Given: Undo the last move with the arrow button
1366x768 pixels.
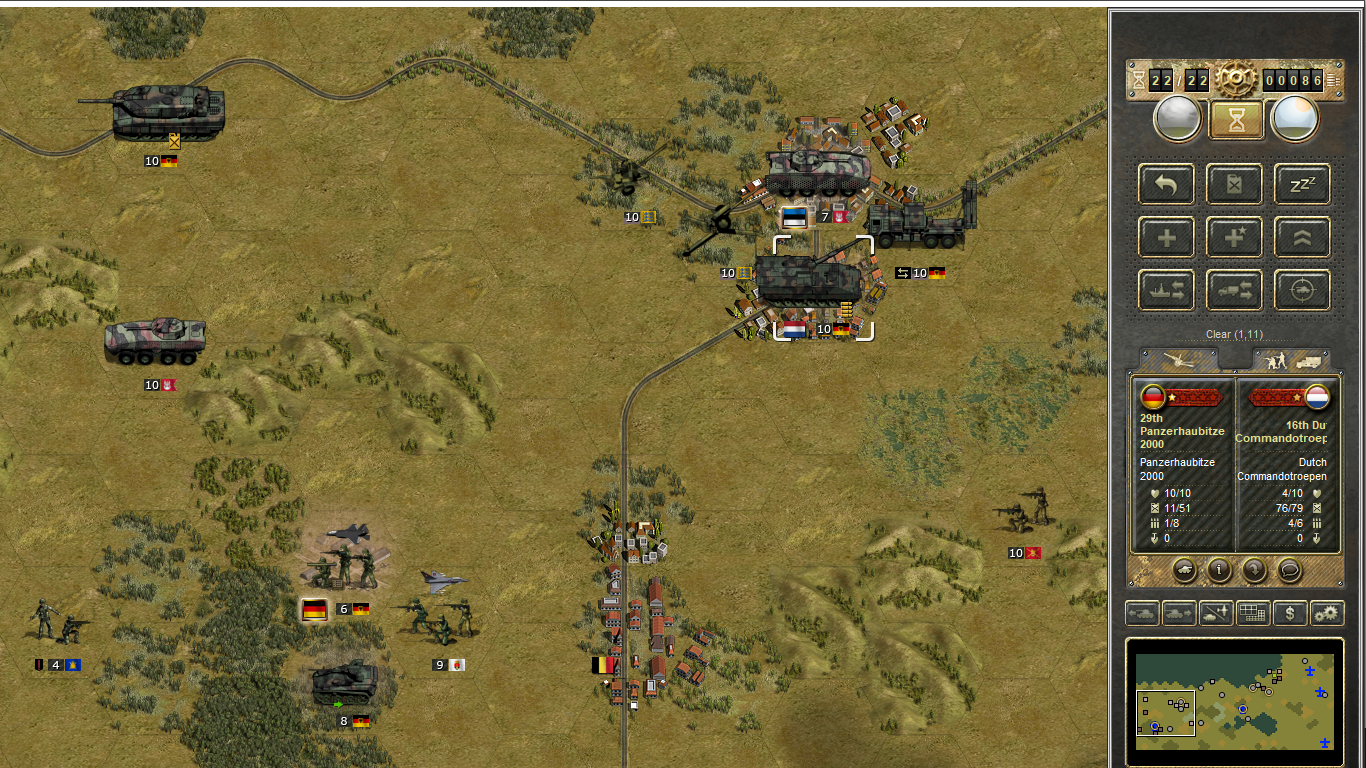Looking at the screenshot, I should point(1166,184).
